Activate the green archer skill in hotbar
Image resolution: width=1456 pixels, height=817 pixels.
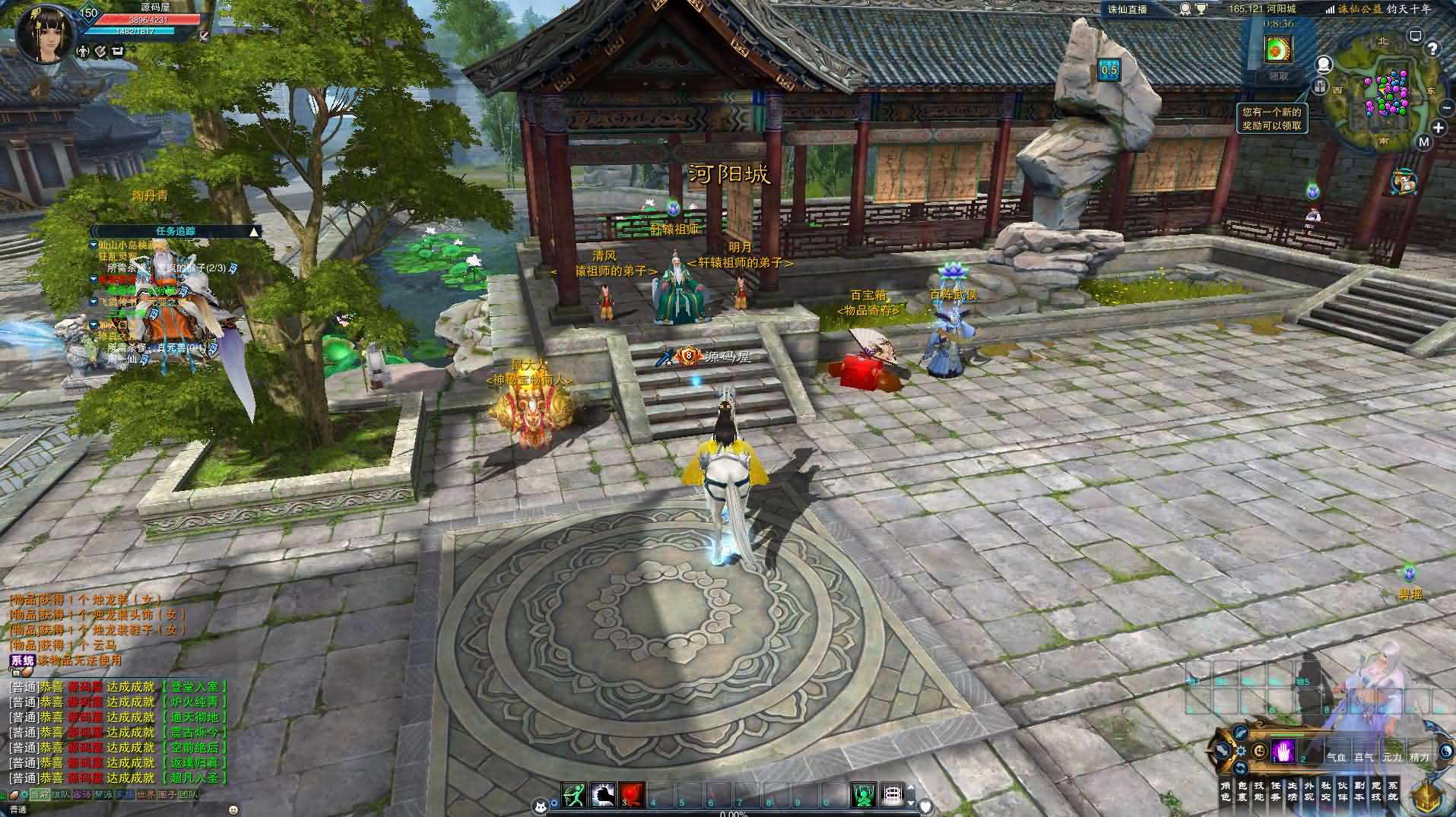click(x=574, y=795)
